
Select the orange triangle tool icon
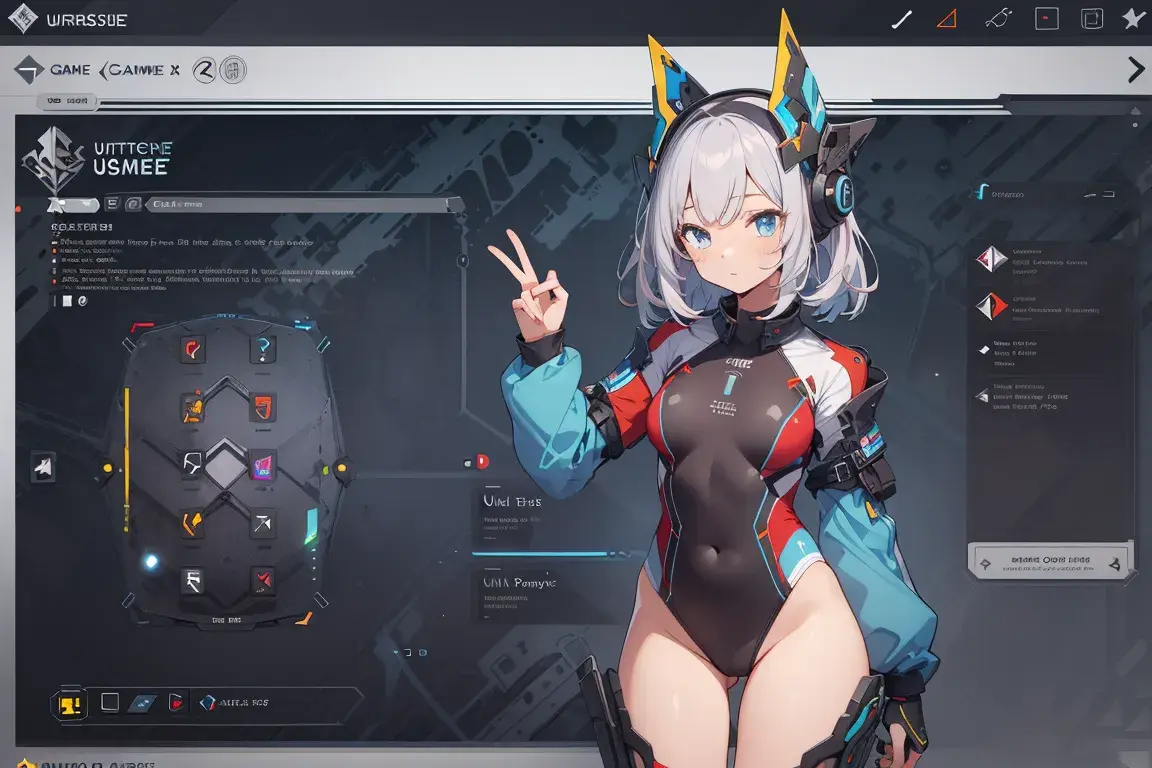tap(946, 18)
